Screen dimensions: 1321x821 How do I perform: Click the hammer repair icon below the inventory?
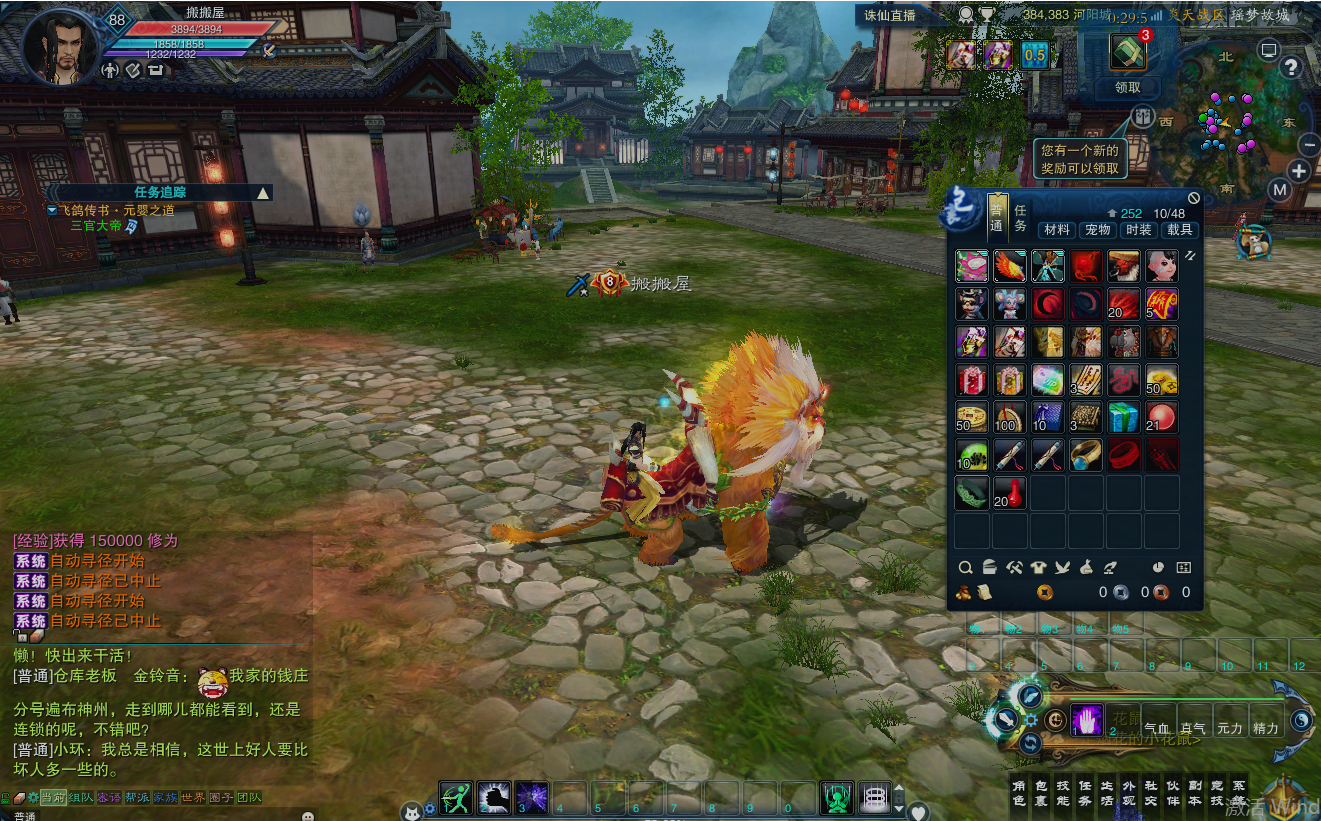[1014, 568]
